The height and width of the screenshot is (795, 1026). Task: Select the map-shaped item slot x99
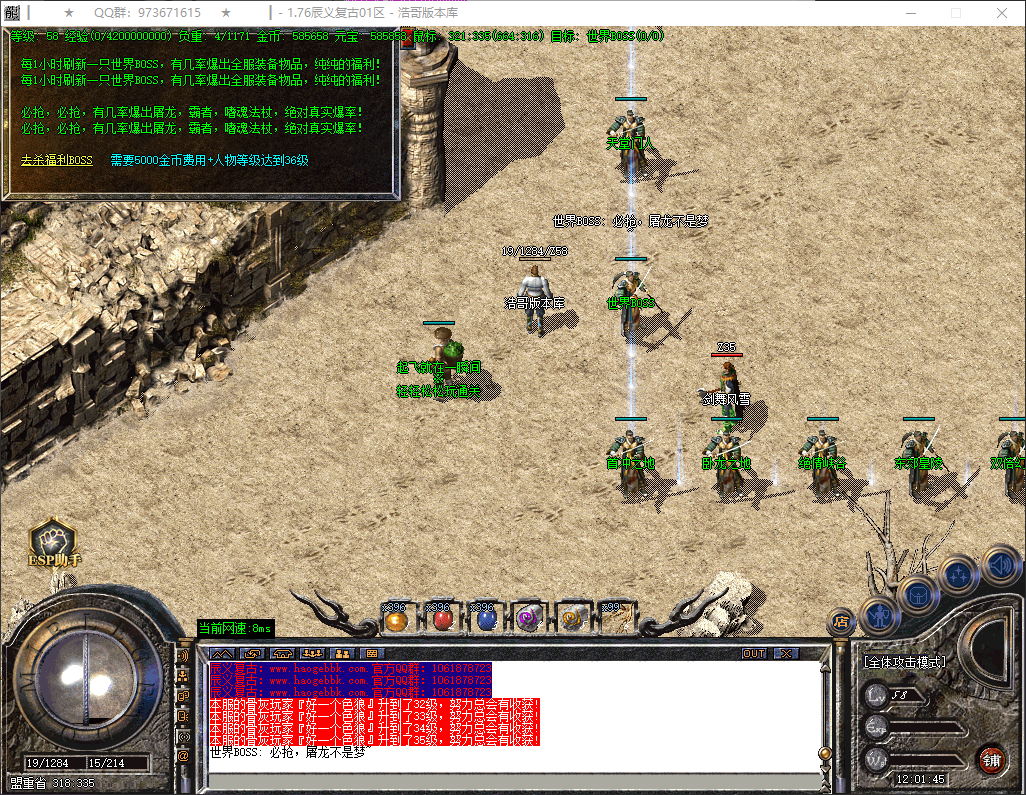coord(616,619)
